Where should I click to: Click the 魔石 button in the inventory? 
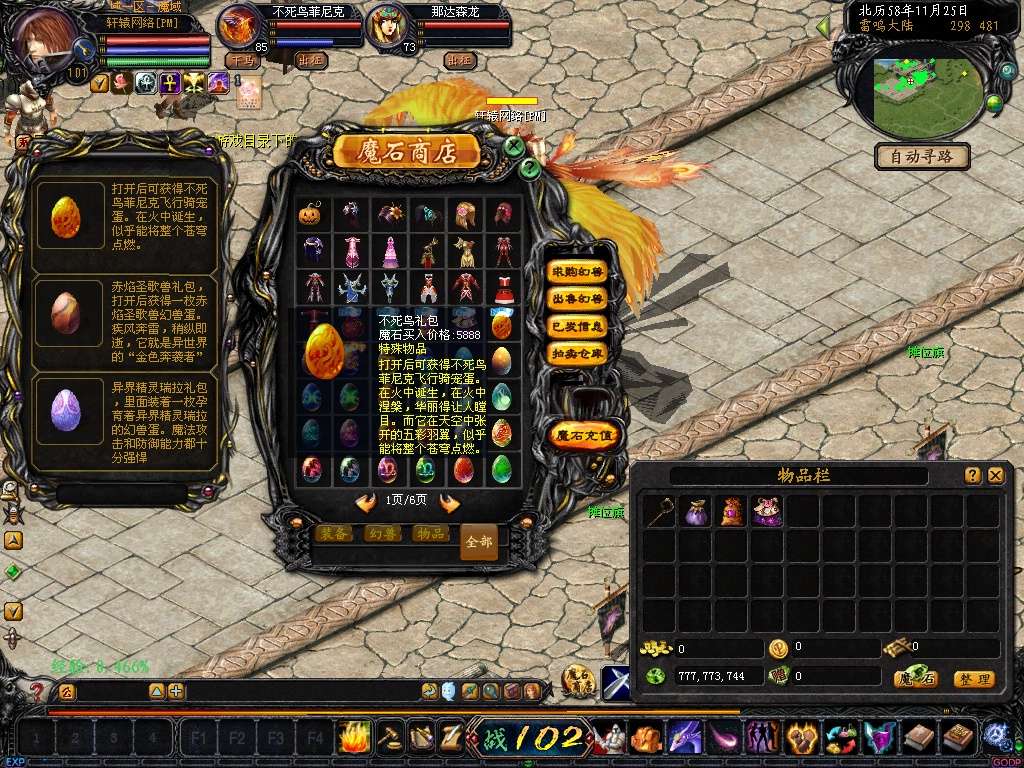[916, 679]
